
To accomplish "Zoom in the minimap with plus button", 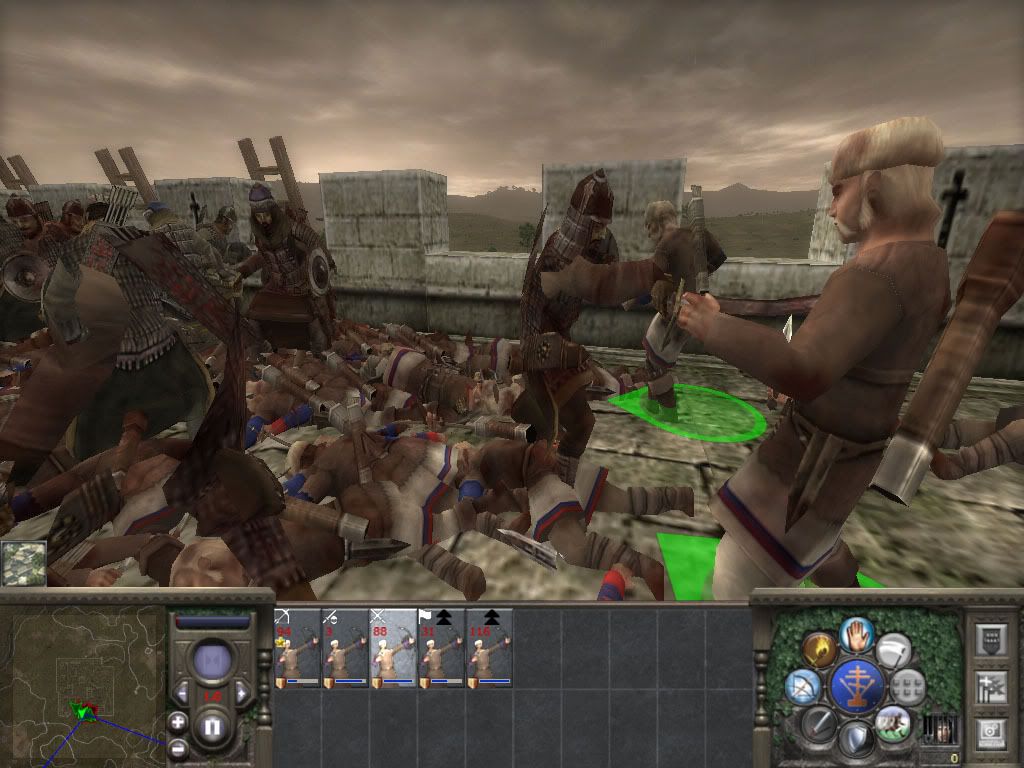I will point(178,722).
